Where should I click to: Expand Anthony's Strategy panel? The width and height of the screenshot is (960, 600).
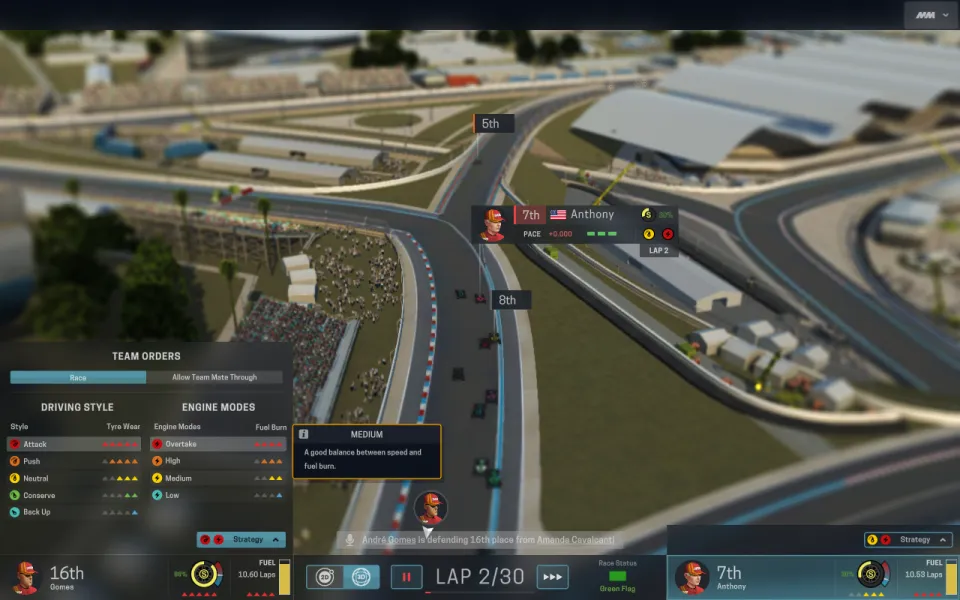908,540
